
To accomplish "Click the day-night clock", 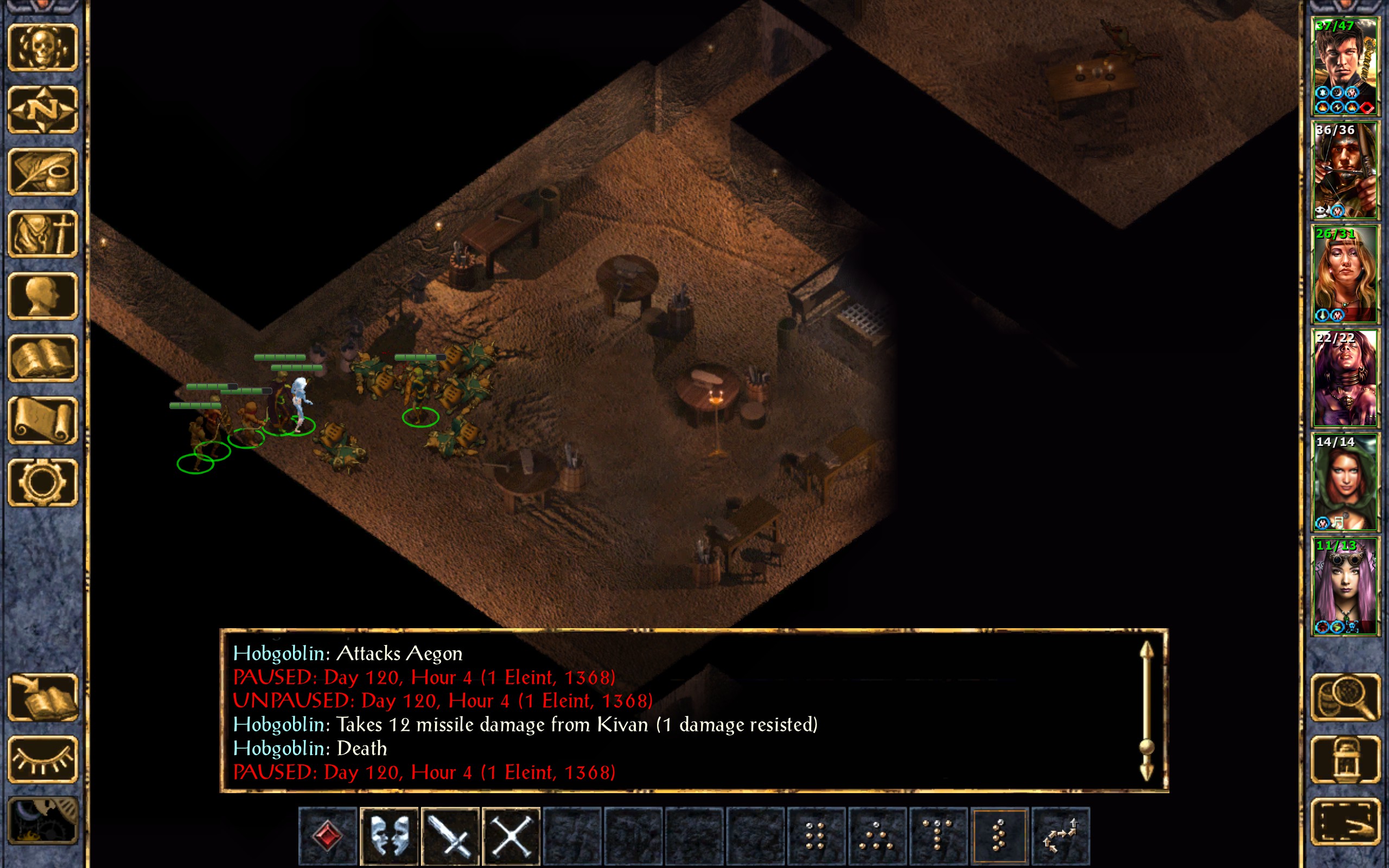I will [x=42, y=821].
